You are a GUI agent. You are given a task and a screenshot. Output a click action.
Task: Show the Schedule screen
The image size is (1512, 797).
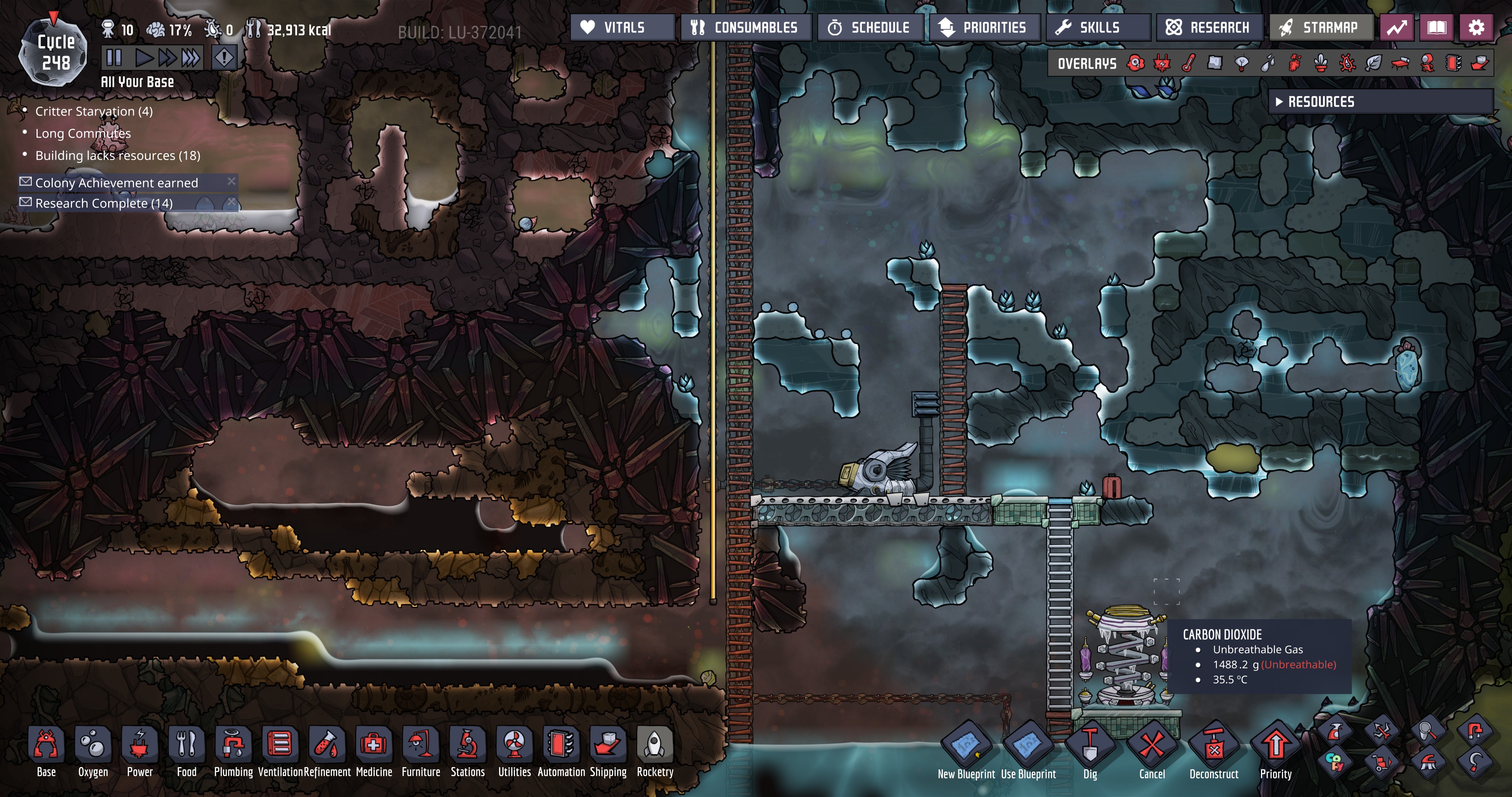pyautogui.click(x=870, y=28)
